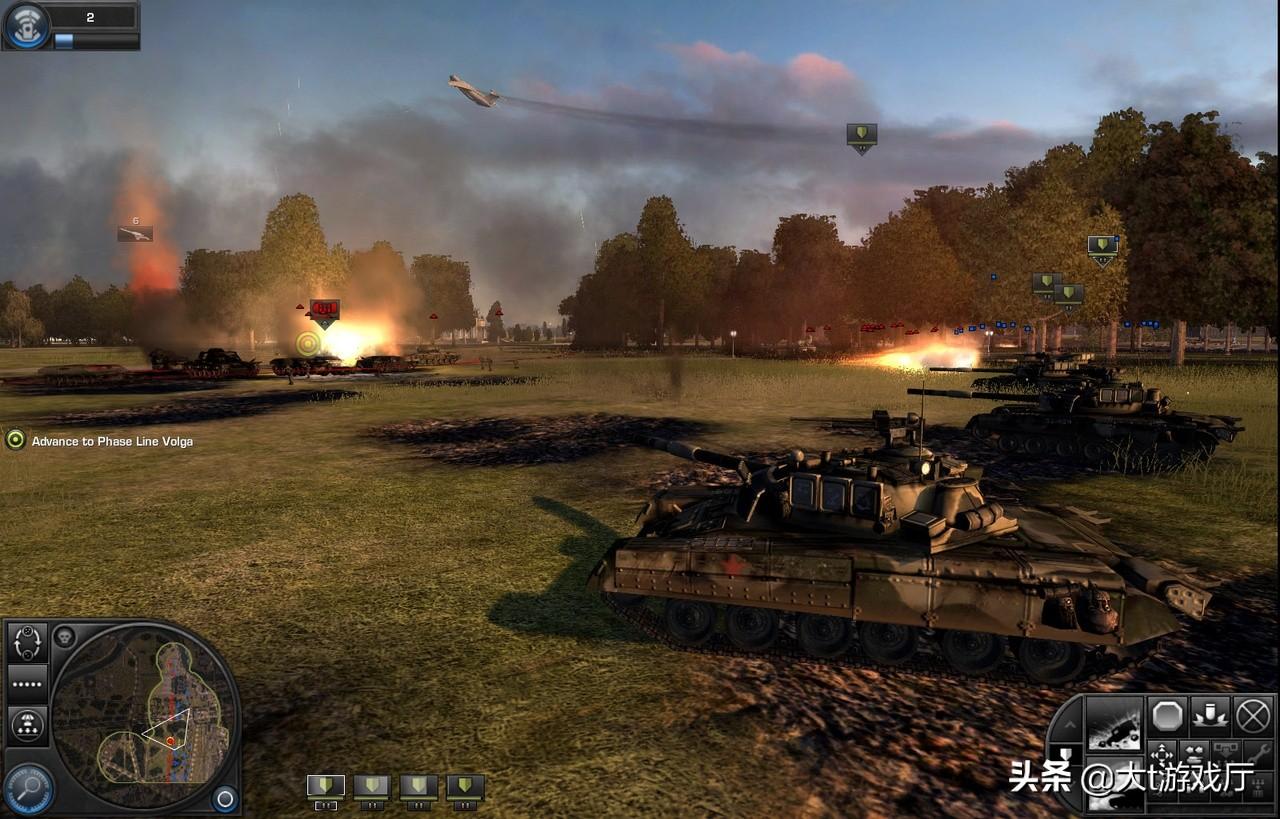The image size is (1280, 819).
Task: Click the rotate-units arrows button beside minimap
Action: tap(27, 642)
